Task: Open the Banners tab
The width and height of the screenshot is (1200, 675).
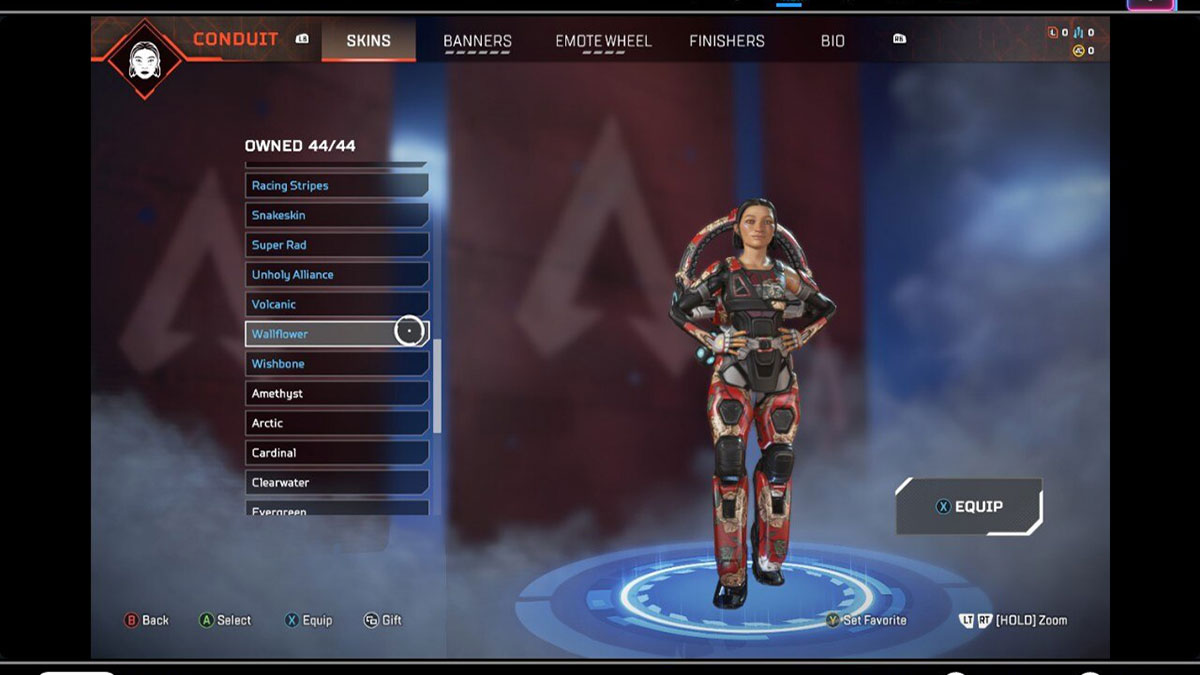Action: pyautogui.click(x=477, y=41)
